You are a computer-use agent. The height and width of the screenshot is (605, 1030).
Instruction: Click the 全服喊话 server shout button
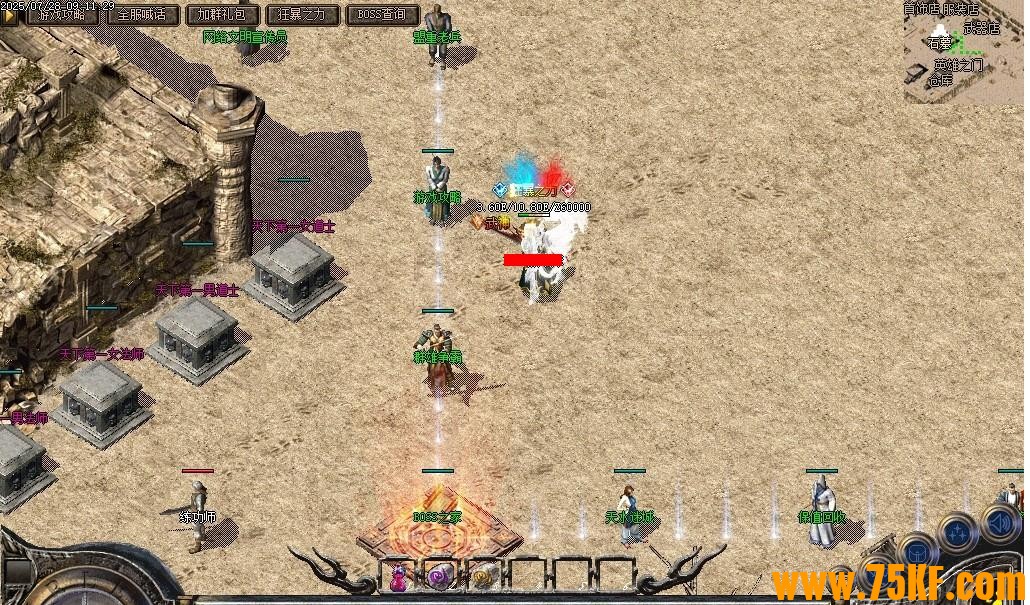142,15
